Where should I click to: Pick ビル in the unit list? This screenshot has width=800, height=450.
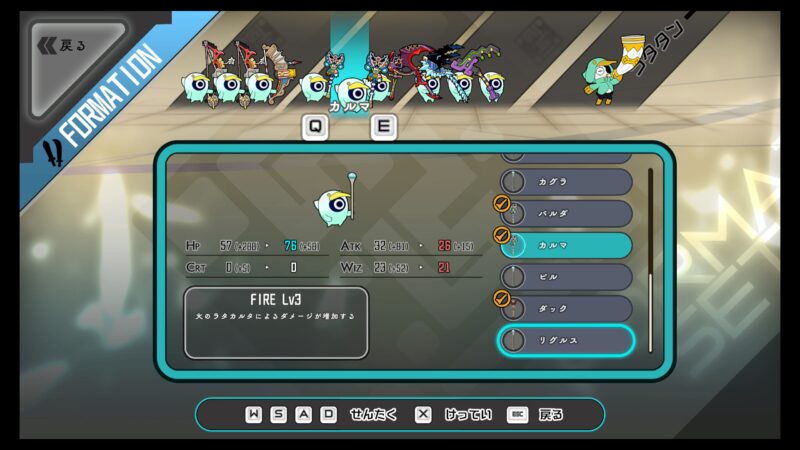(x=566, y=277)
